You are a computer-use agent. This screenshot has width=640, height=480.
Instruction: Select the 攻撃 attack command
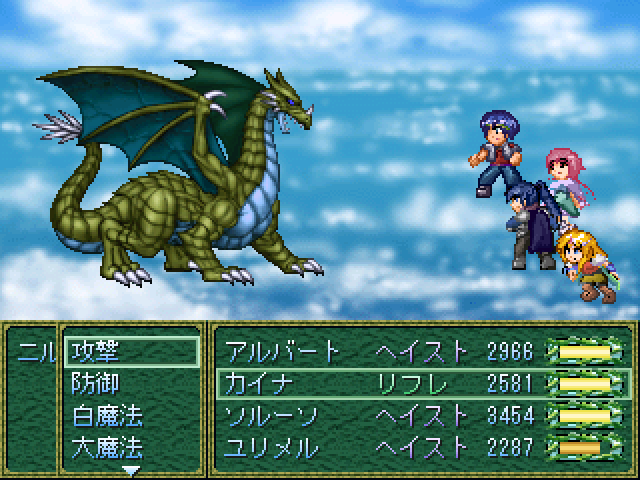130,352
